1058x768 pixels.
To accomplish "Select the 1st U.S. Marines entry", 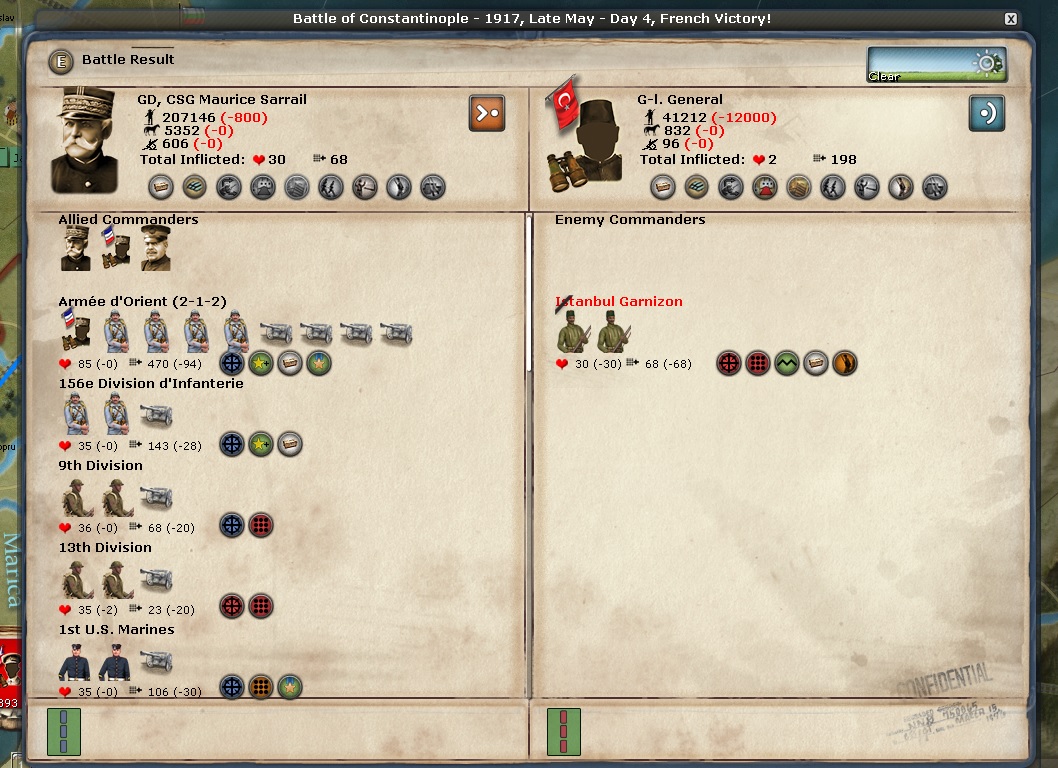I will coord(116,630).
